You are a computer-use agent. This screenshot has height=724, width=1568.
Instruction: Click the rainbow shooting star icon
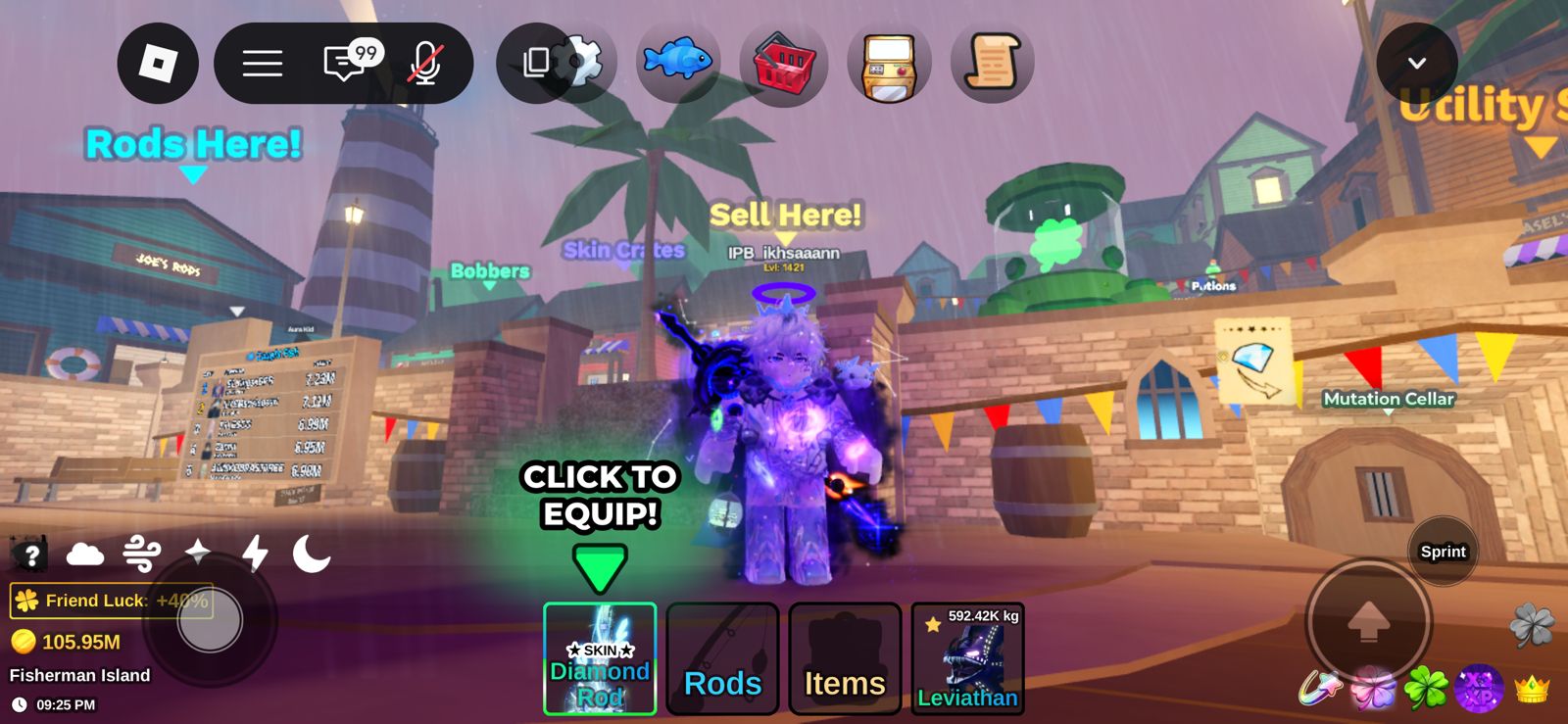click(x=1320, y=688)
